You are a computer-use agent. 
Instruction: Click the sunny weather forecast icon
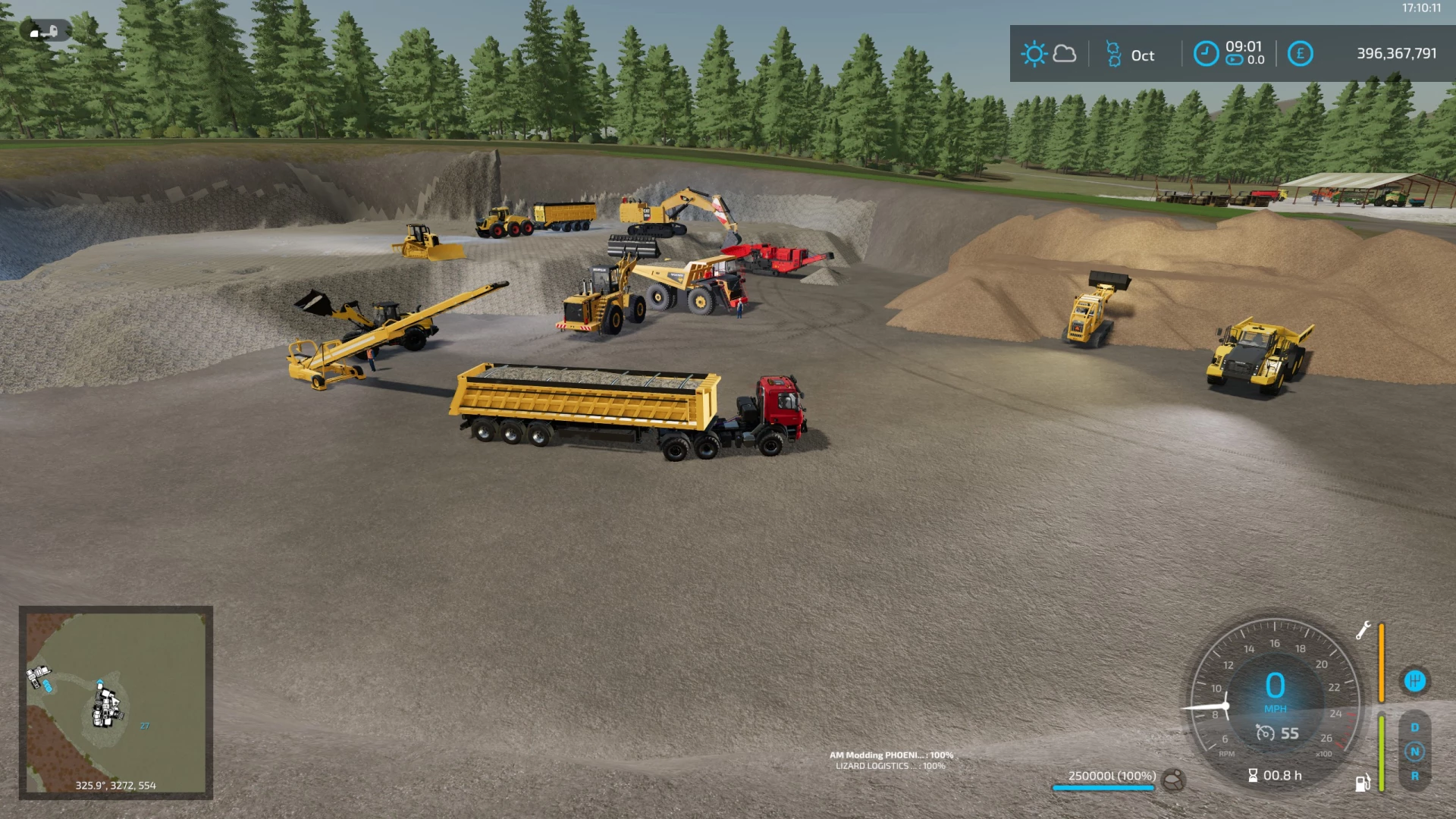click(x=1034, y=54)
